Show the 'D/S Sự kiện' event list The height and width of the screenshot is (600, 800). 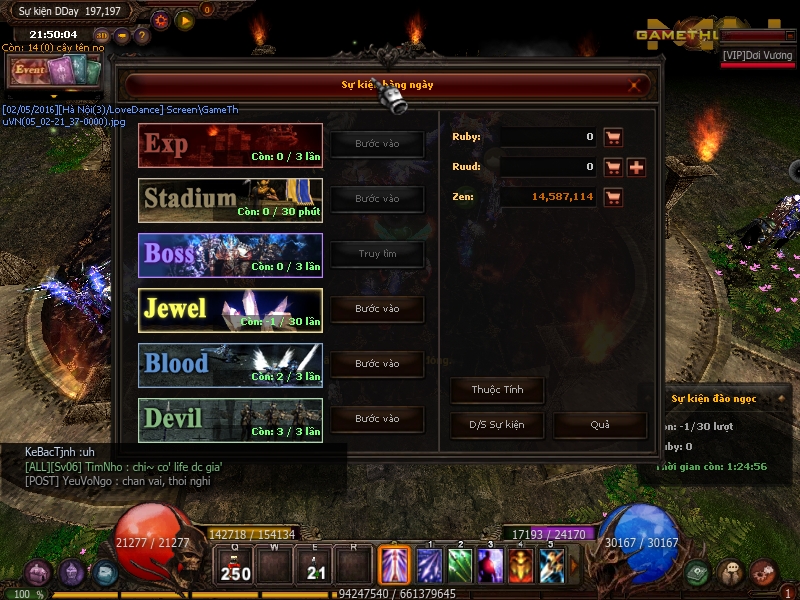[x=498, y=425]
